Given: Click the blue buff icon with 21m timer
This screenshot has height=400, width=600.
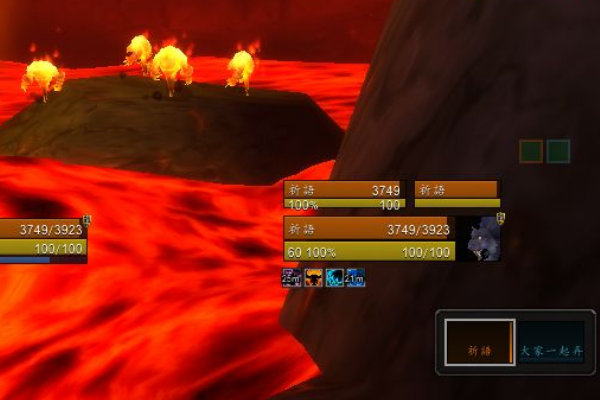Looking at the screenshot, I should point(355,276).
